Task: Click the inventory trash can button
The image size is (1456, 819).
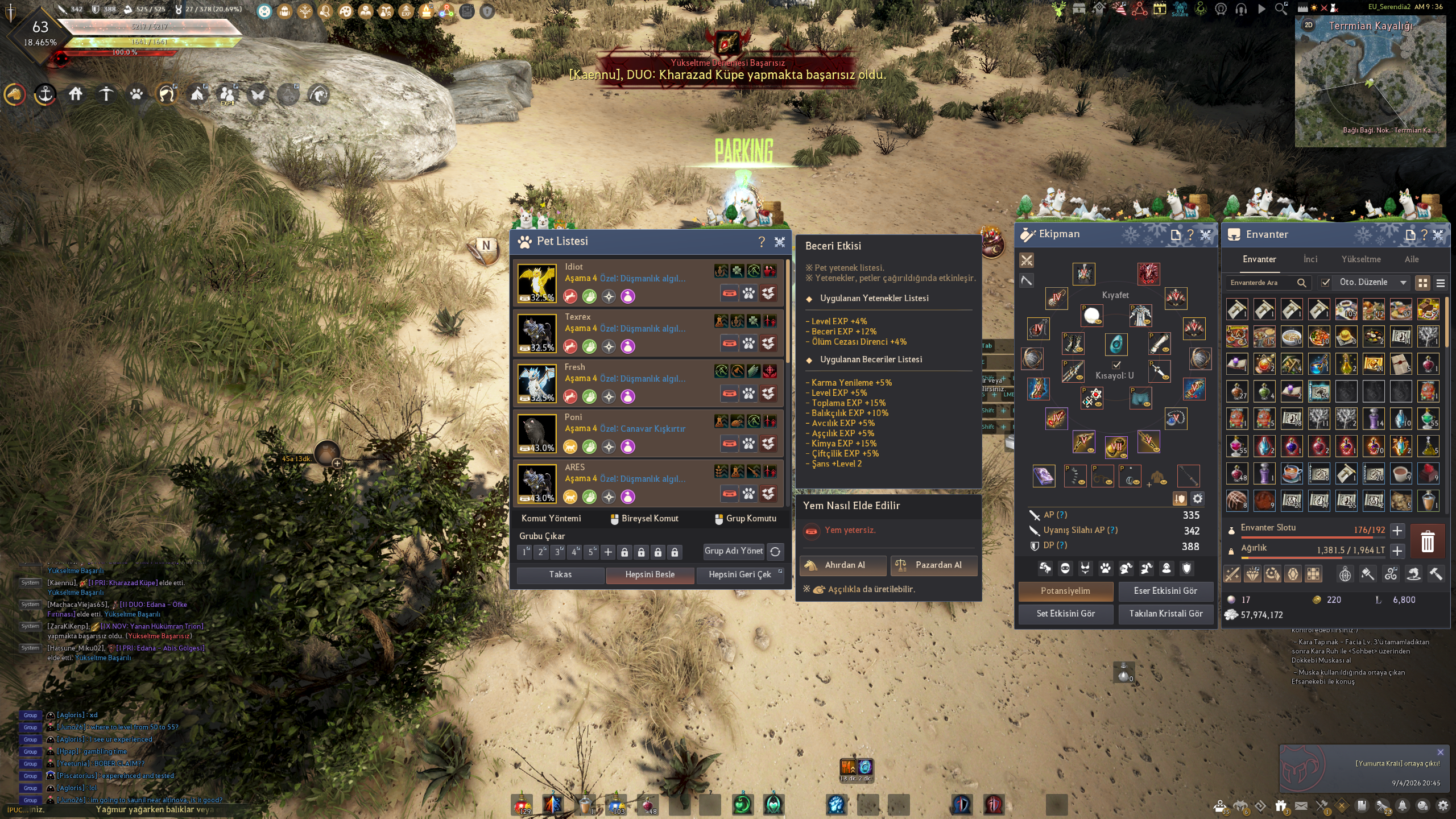Action: 1428,541
